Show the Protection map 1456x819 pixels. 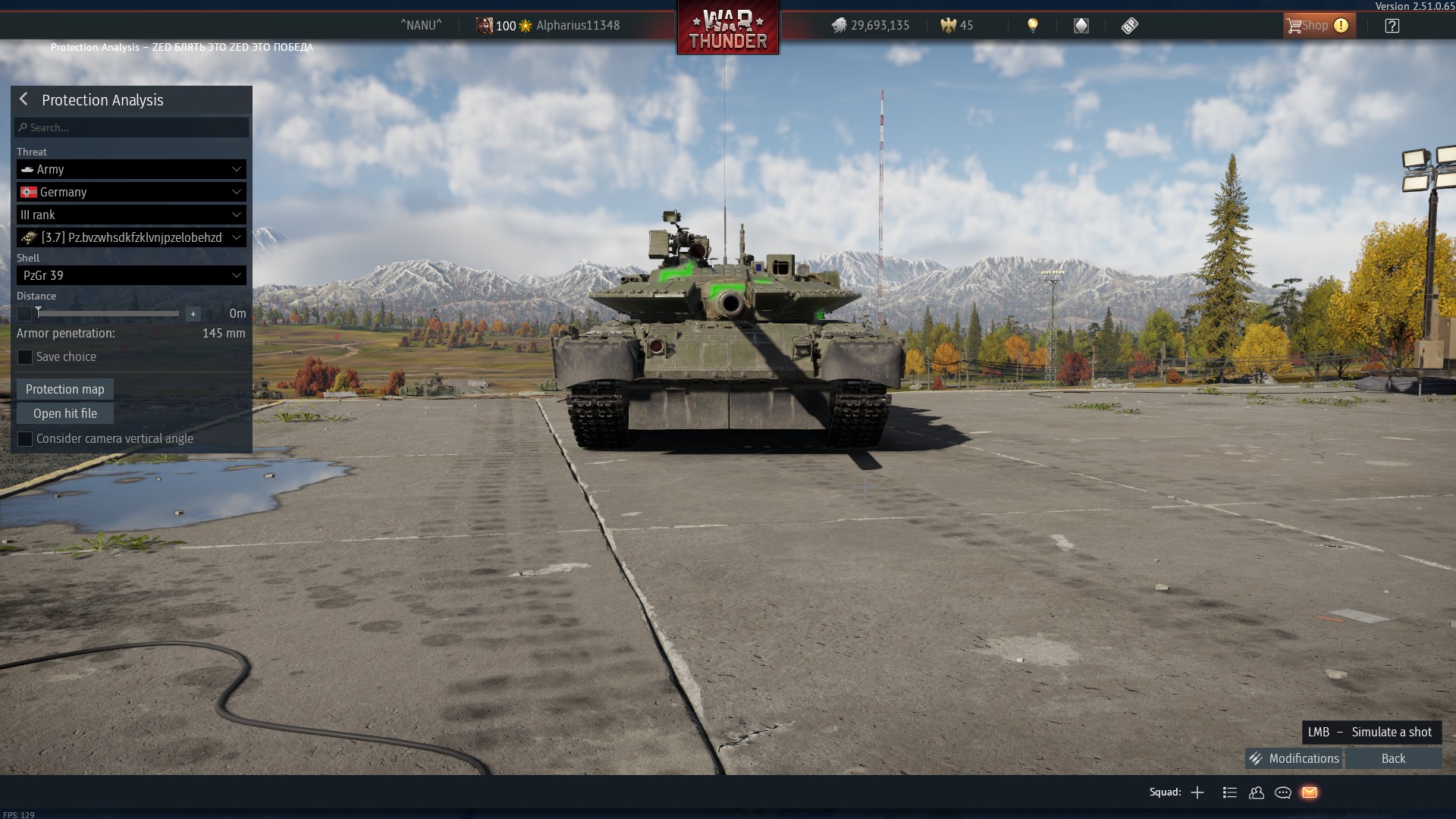pos(65,389)
